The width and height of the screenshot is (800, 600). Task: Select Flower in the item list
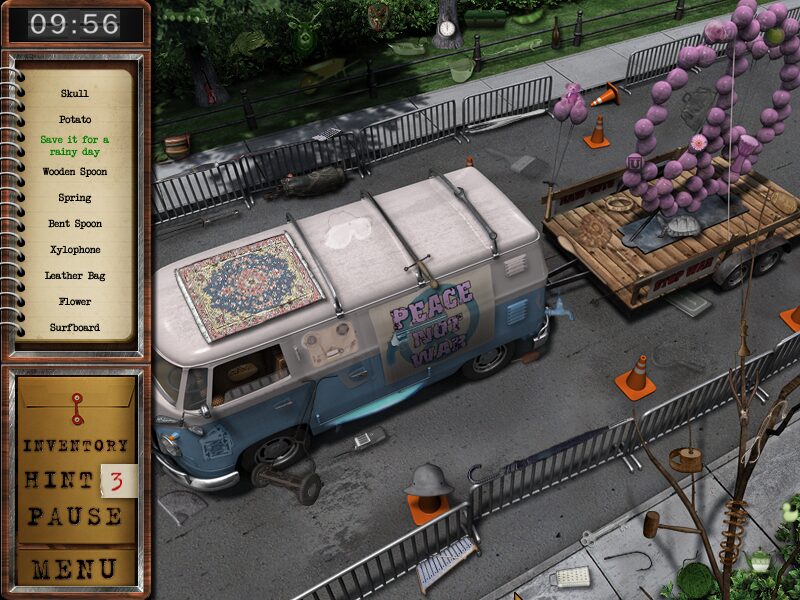(74, 302)
